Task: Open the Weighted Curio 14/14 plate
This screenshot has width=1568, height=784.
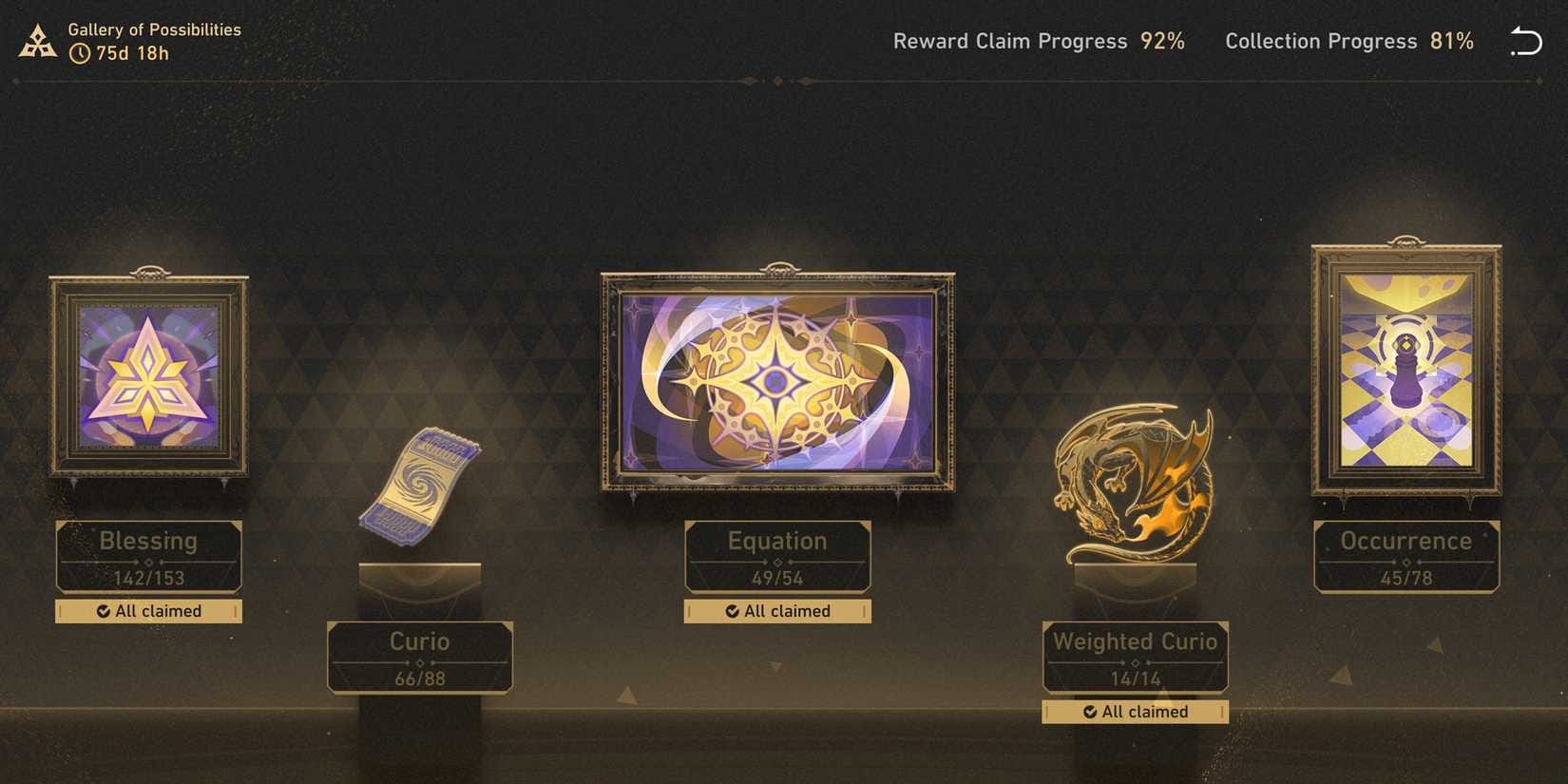Action: coord(1135,658)
